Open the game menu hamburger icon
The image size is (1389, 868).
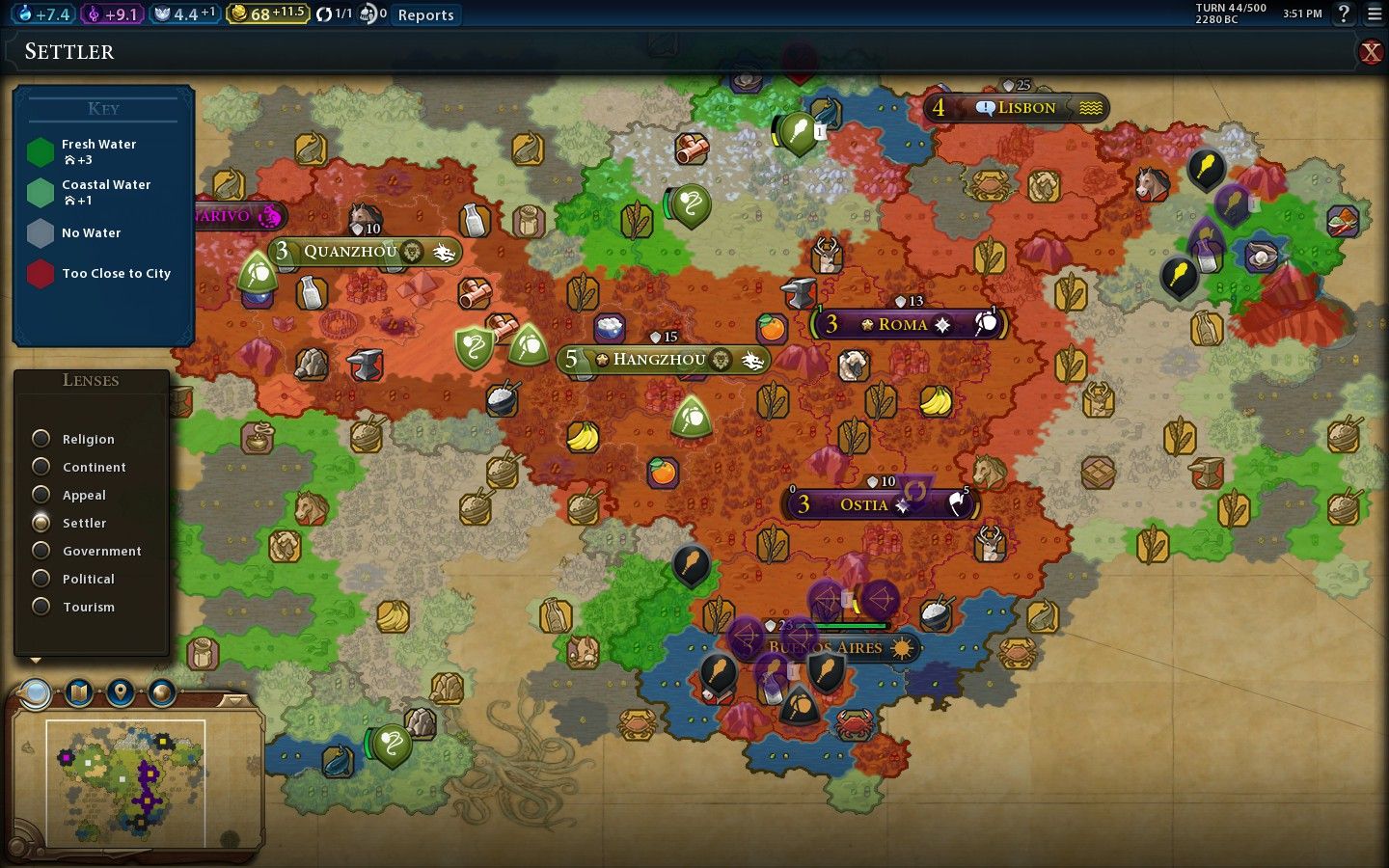click(1374, 14)
